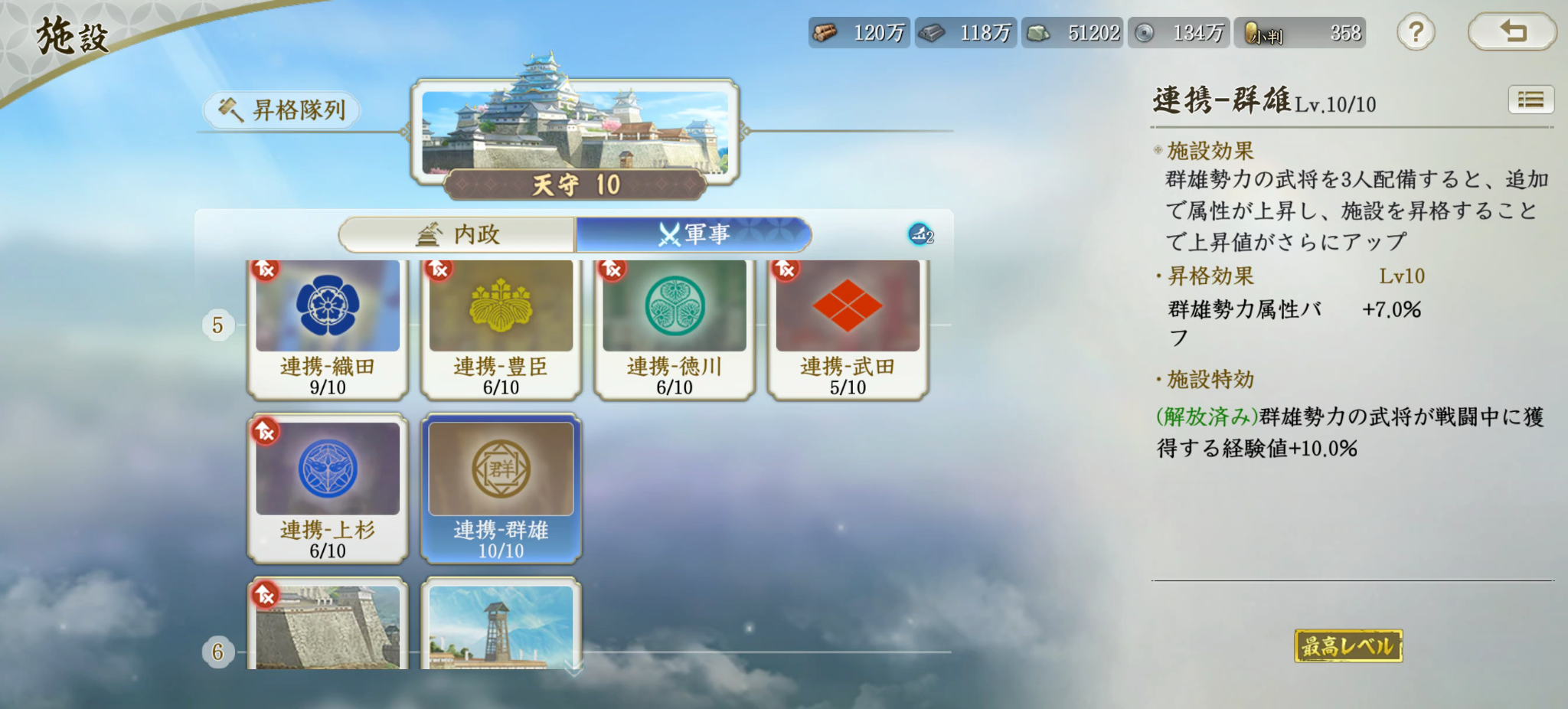Viewport: 1568px width, 709px height.
Task: Tap the 小判 gold coin currency counter
Action: (1300, 33)
